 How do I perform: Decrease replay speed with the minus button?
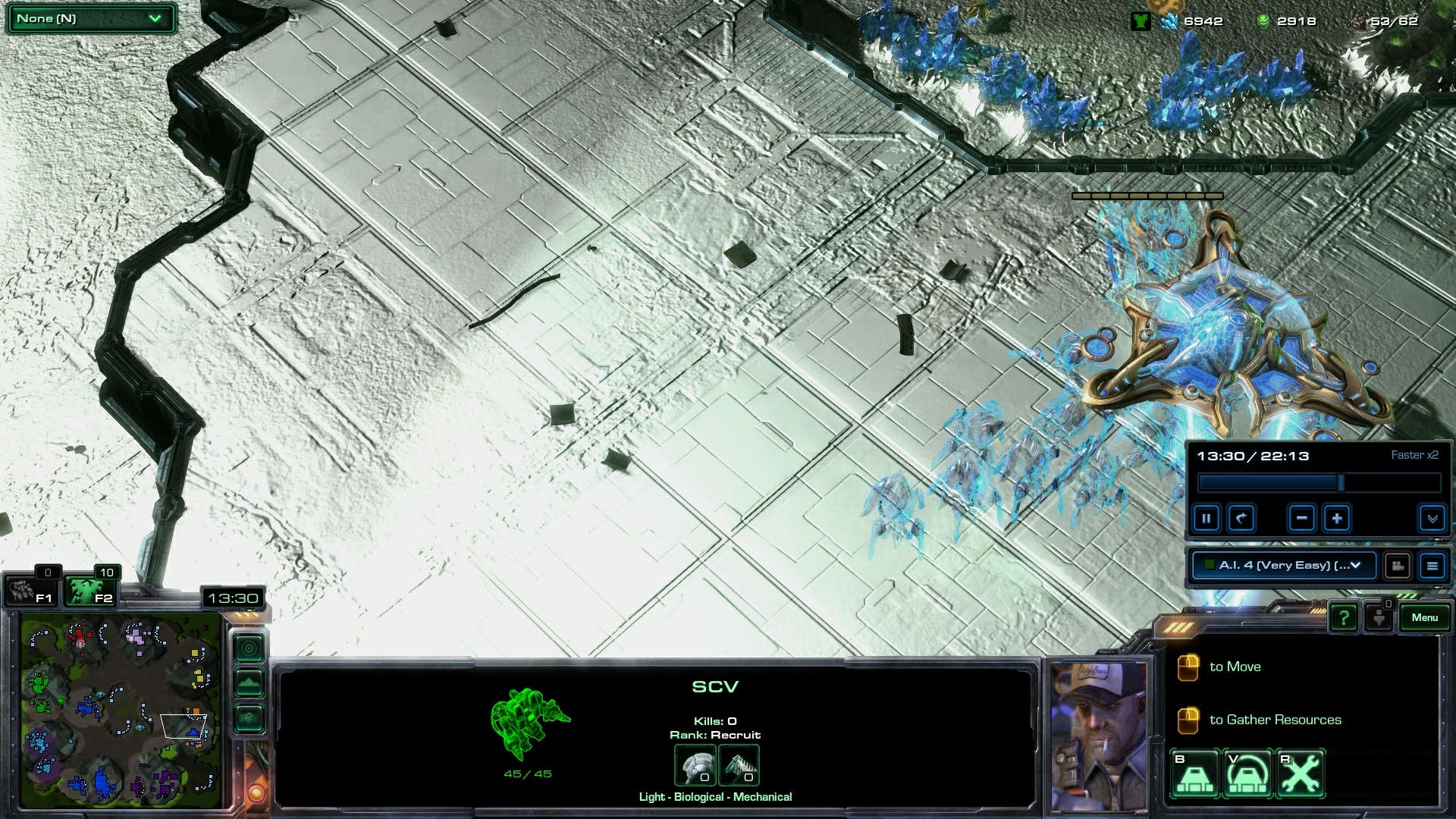pos(1301,519)
